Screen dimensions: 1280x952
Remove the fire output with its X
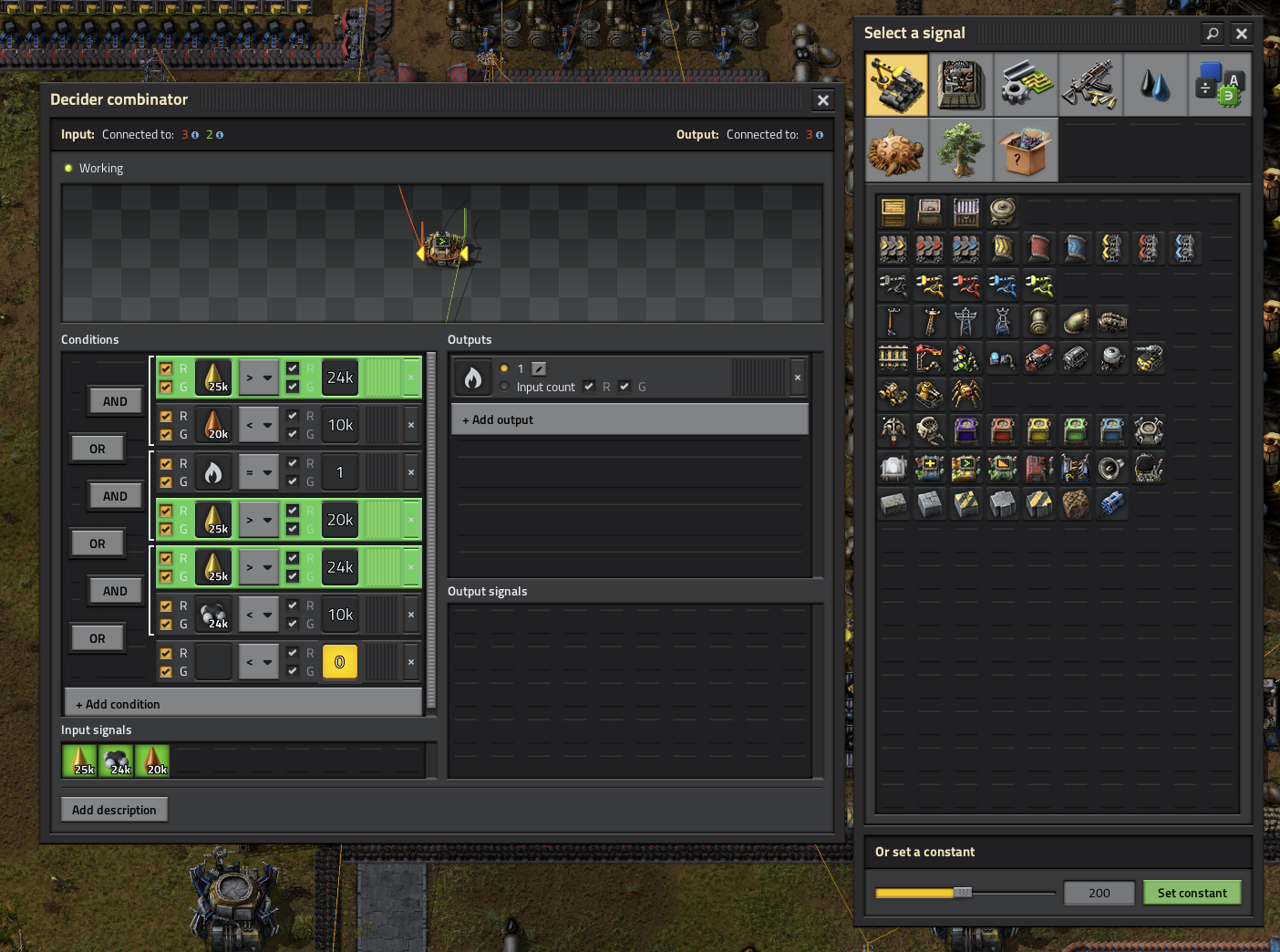(x=798, y=378)
